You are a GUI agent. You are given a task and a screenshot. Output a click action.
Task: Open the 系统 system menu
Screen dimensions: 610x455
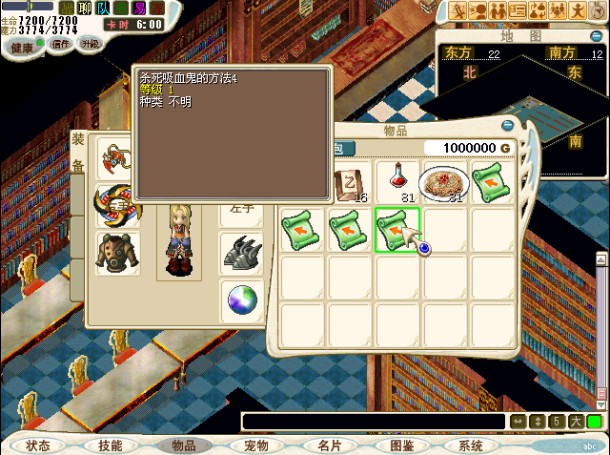click(470, 445)
